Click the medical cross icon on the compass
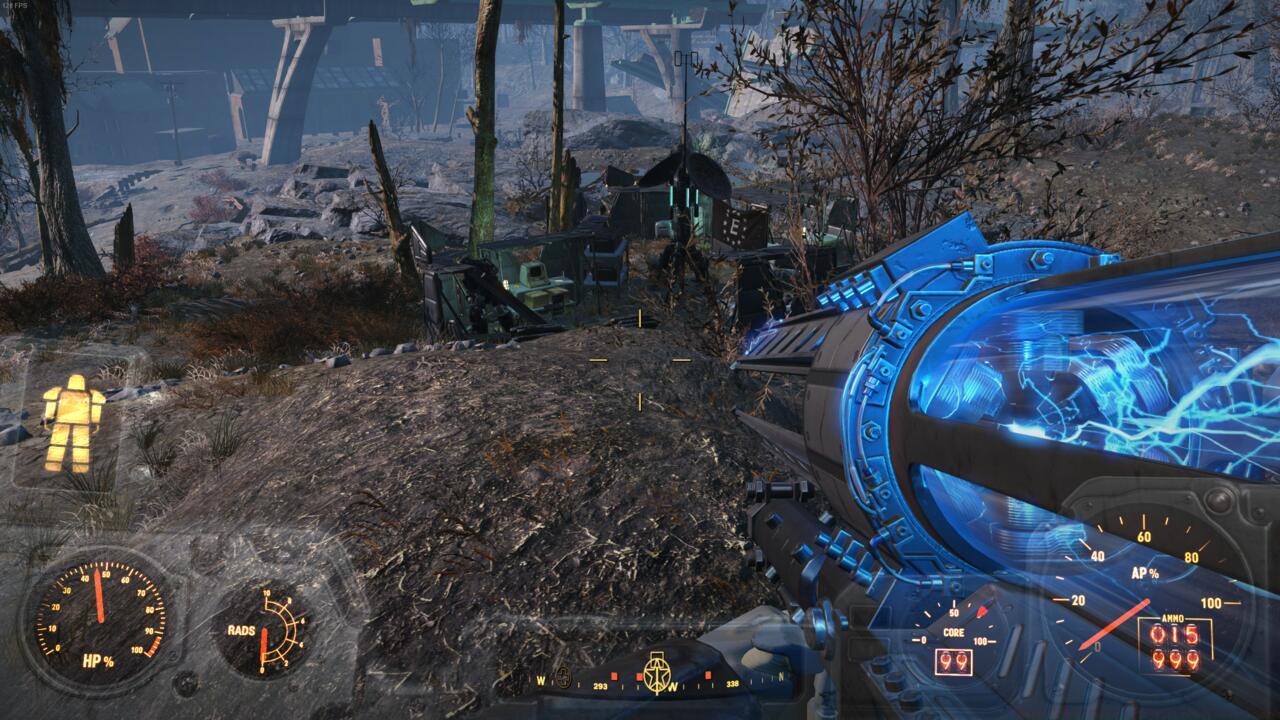Image resolution: width=1280 pixels, height=720 pixels. tap(563, 676)
